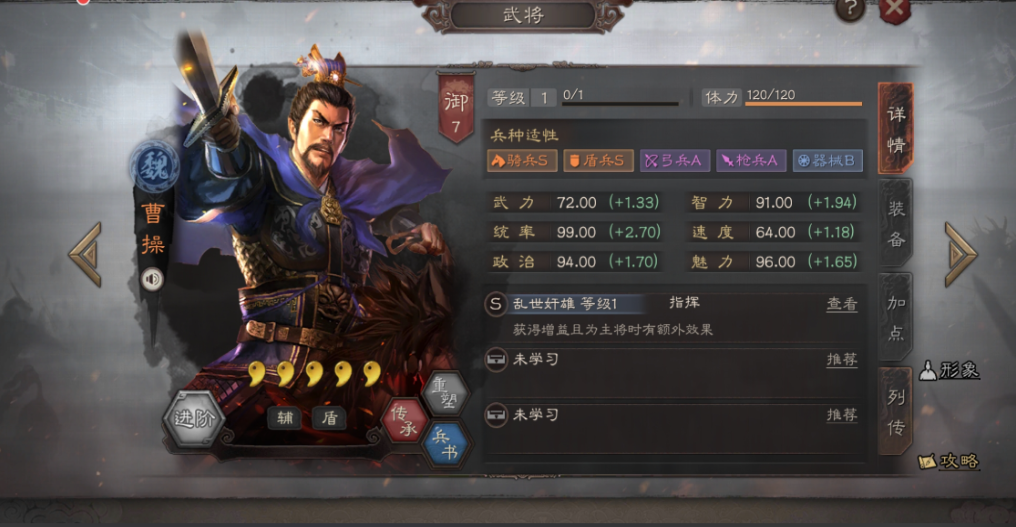Open the 列传 biography tab

pyautogui.click(x=896, y=411)
